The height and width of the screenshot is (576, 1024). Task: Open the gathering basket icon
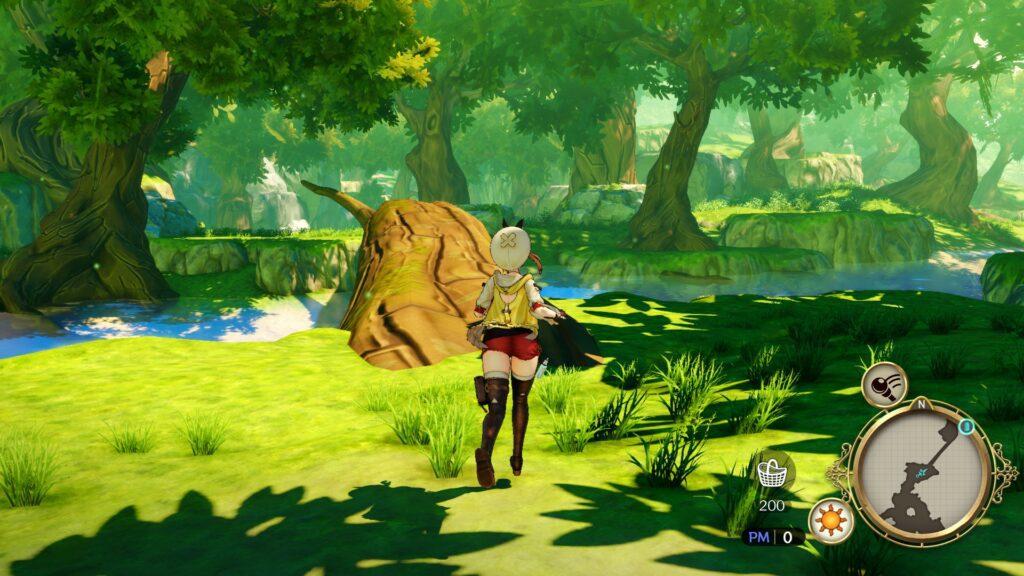coord(770,473)
